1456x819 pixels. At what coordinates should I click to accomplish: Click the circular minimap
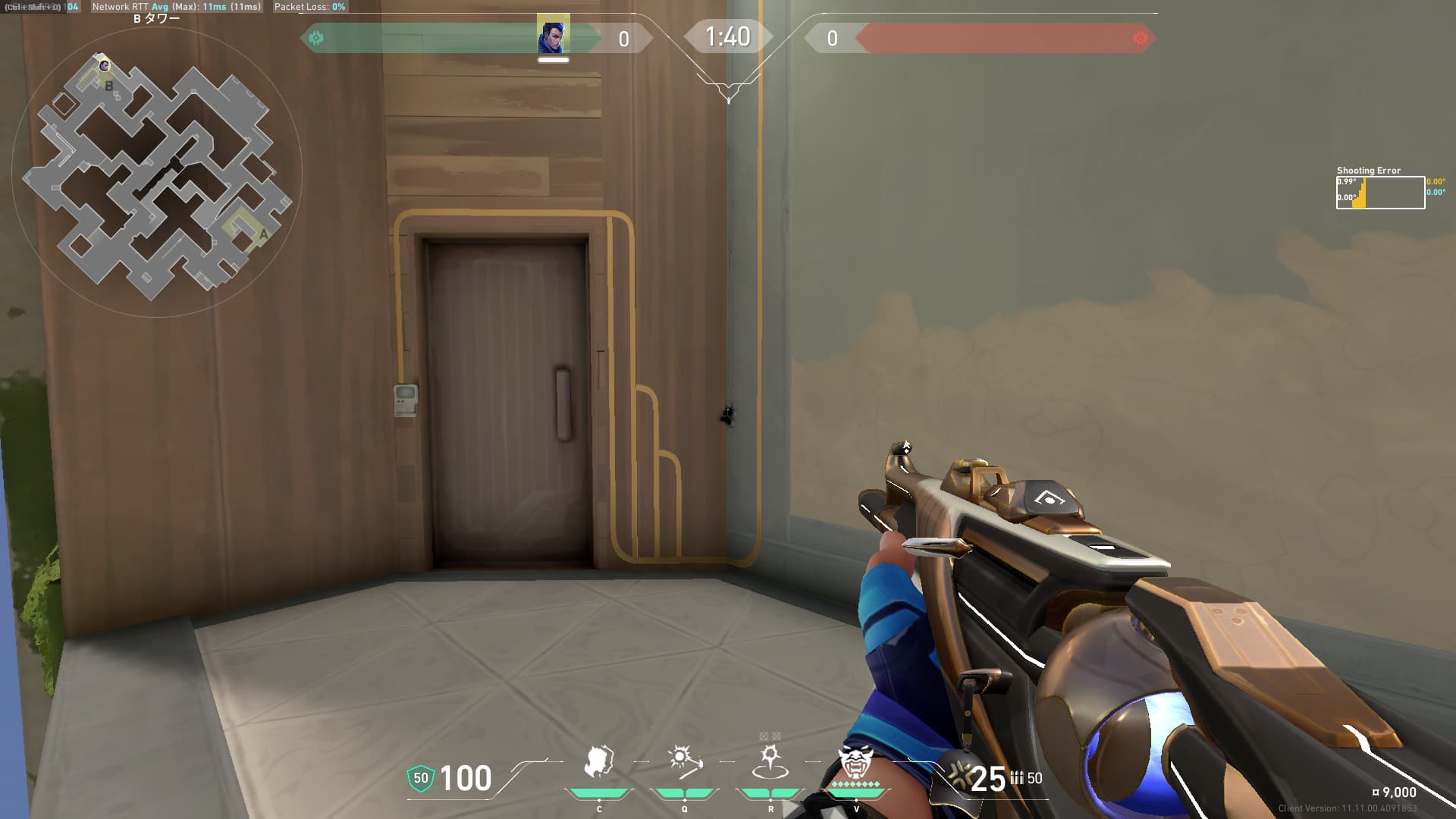157,174
